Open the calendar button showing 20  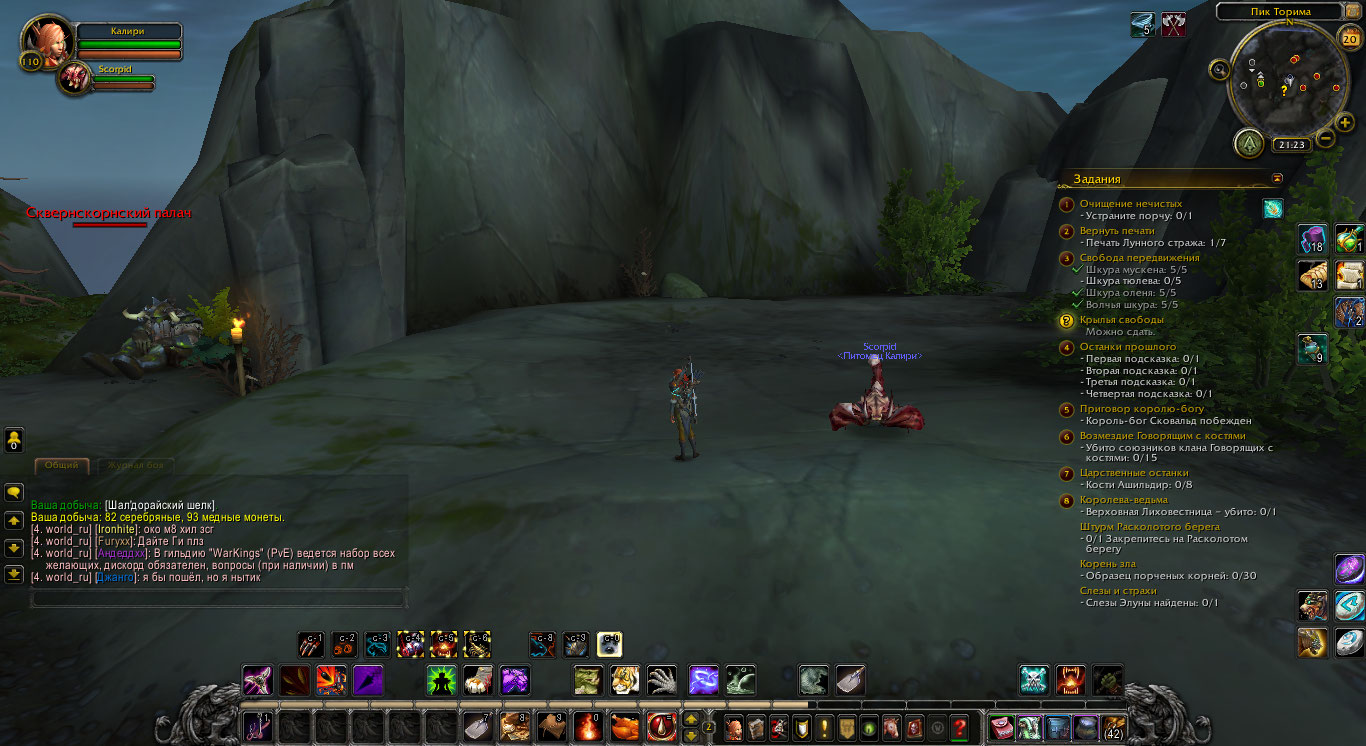tap(1349, 40)
